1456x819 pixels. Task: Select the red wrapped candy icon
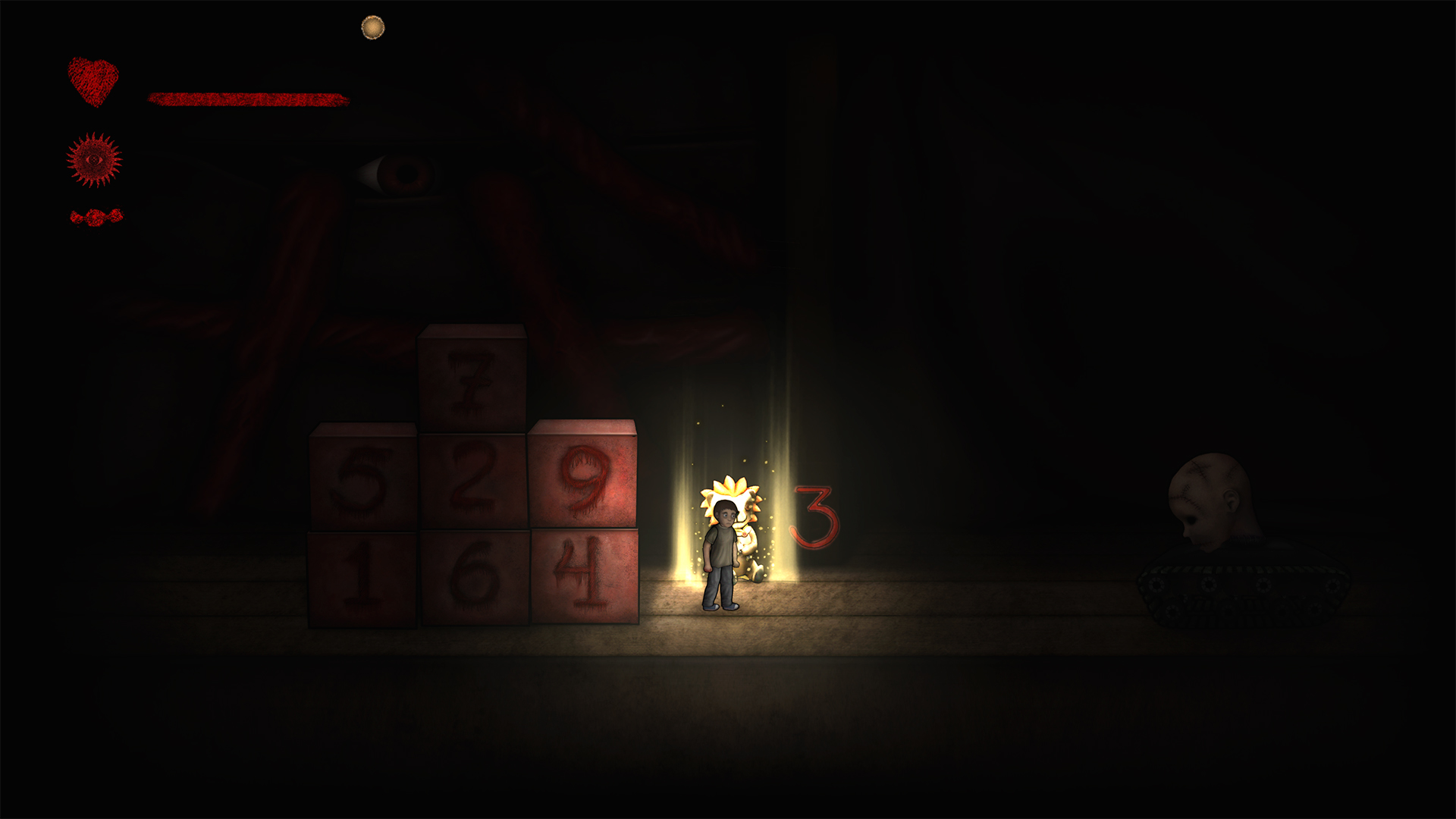click(96, 218)
